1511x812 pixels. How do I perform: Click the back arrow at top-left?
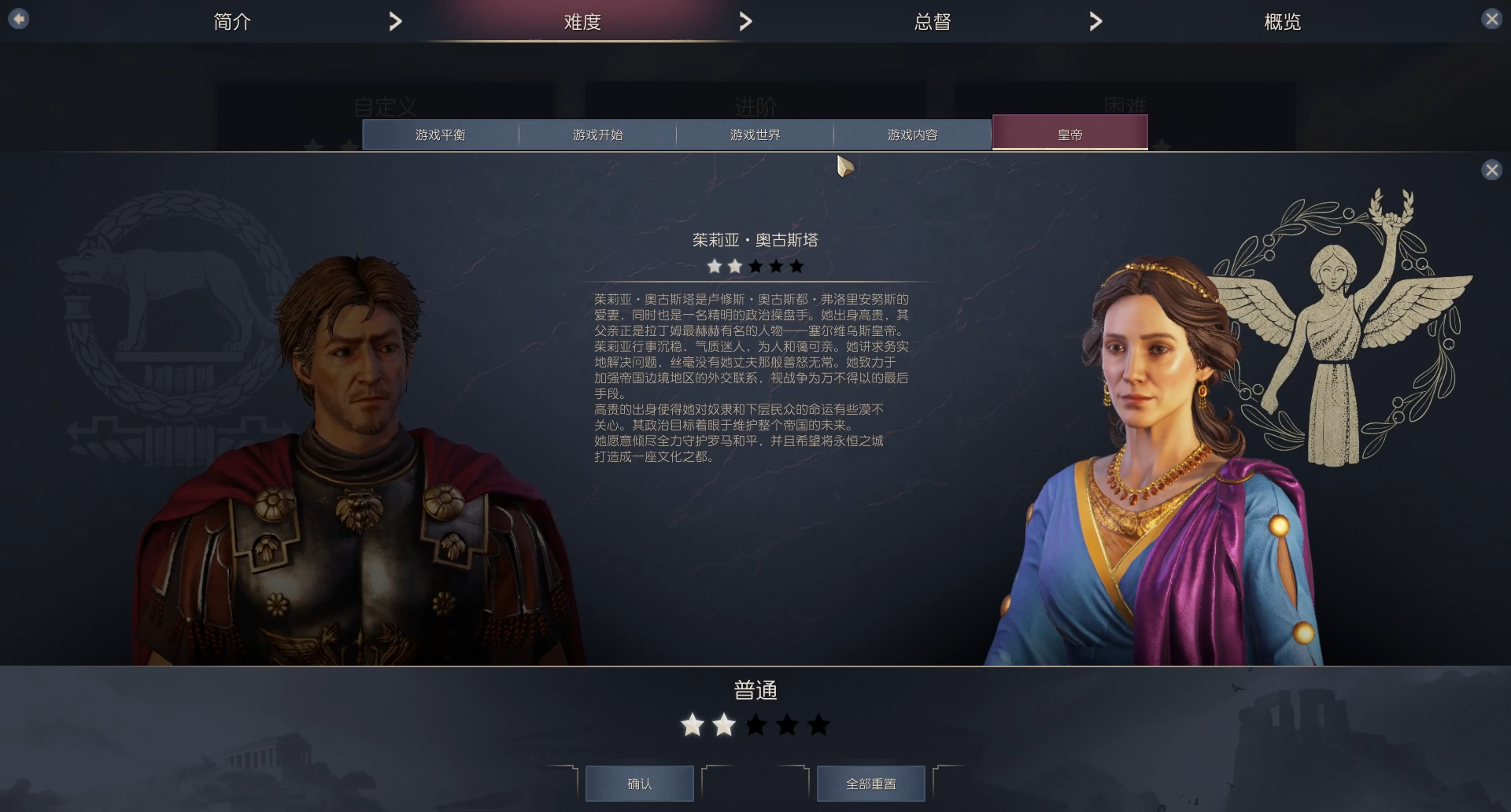[x=17, y=18]
